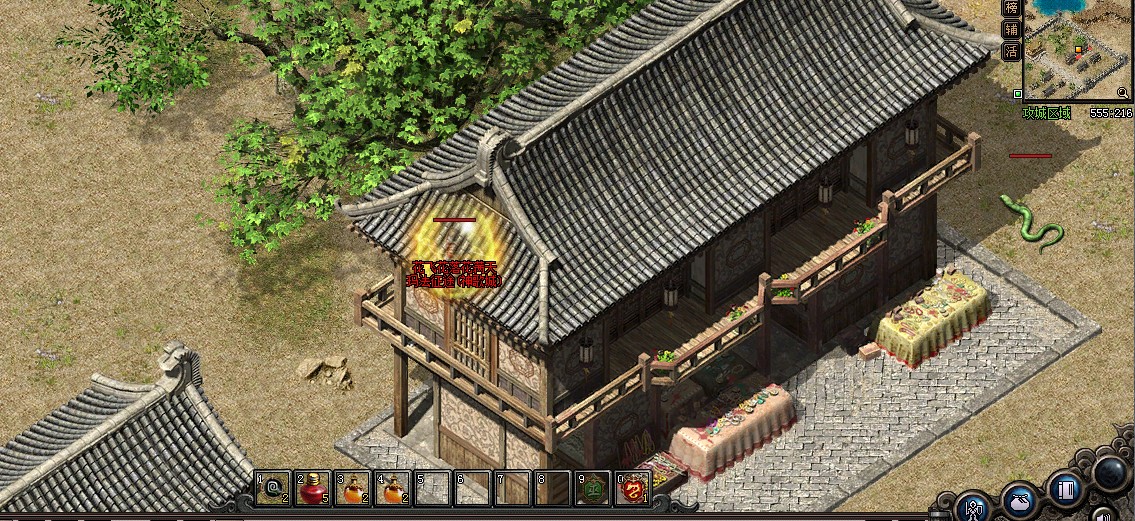Use the red dragon scroll in slot 0
This screenshot has height=521, width=1135.
click(632, 489)
